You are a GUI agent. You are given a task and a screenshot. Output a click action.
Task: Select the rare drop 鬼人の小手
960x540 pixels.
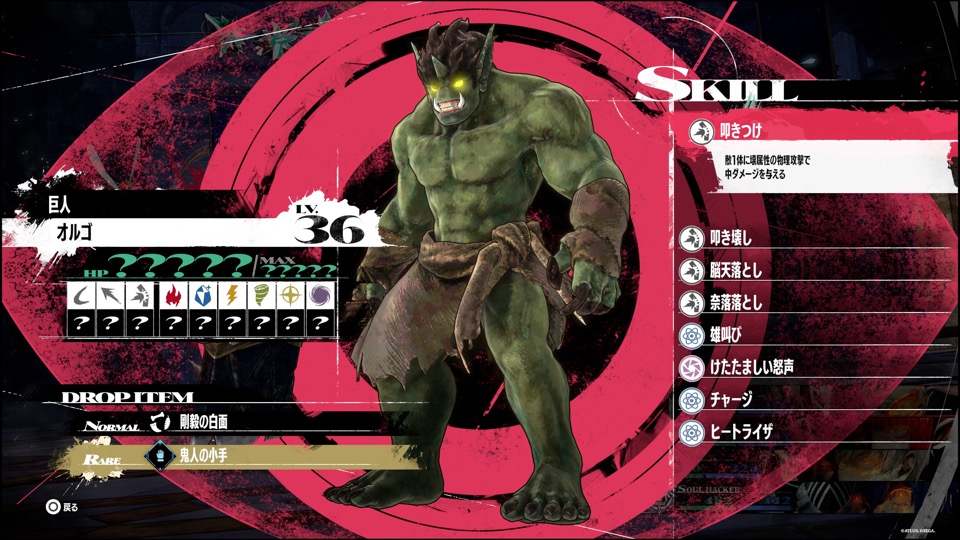204,455
